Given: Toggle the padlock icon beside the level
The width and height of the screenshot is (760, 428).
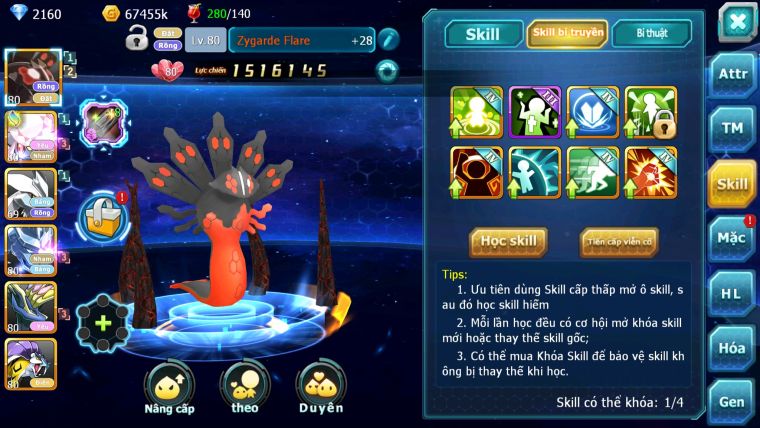Looking at the screenshot, I should [x=137, y=40].
